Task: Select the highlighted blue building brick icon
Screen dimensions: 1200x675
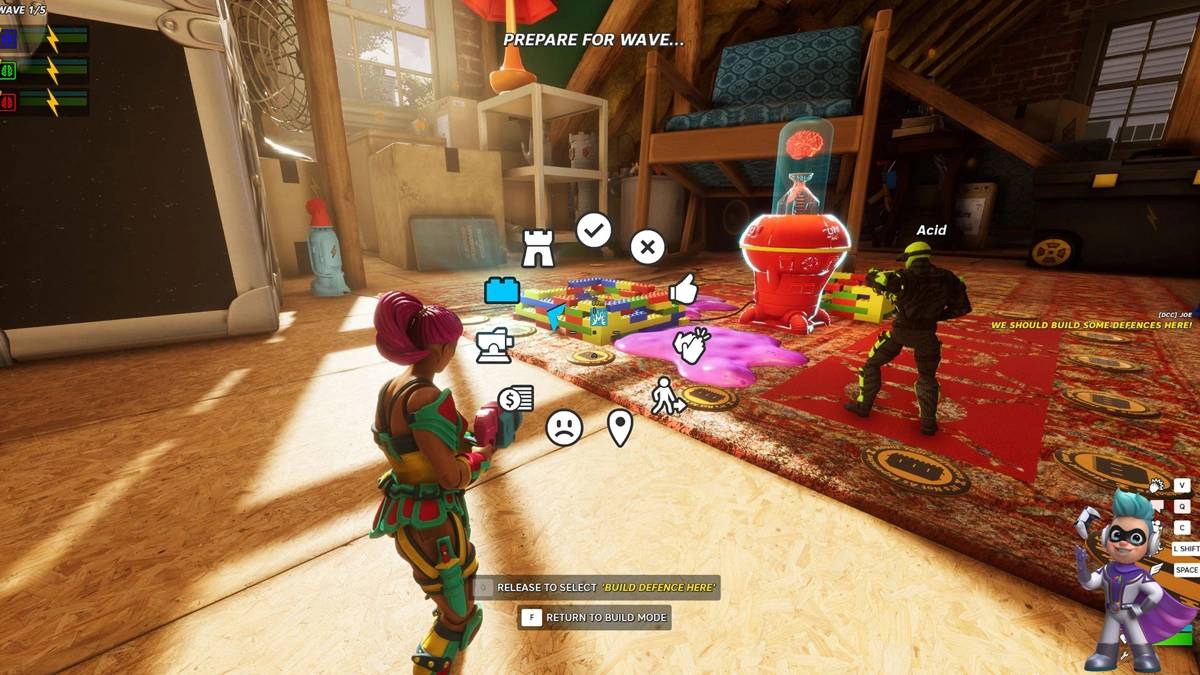Action: (502, 290)
